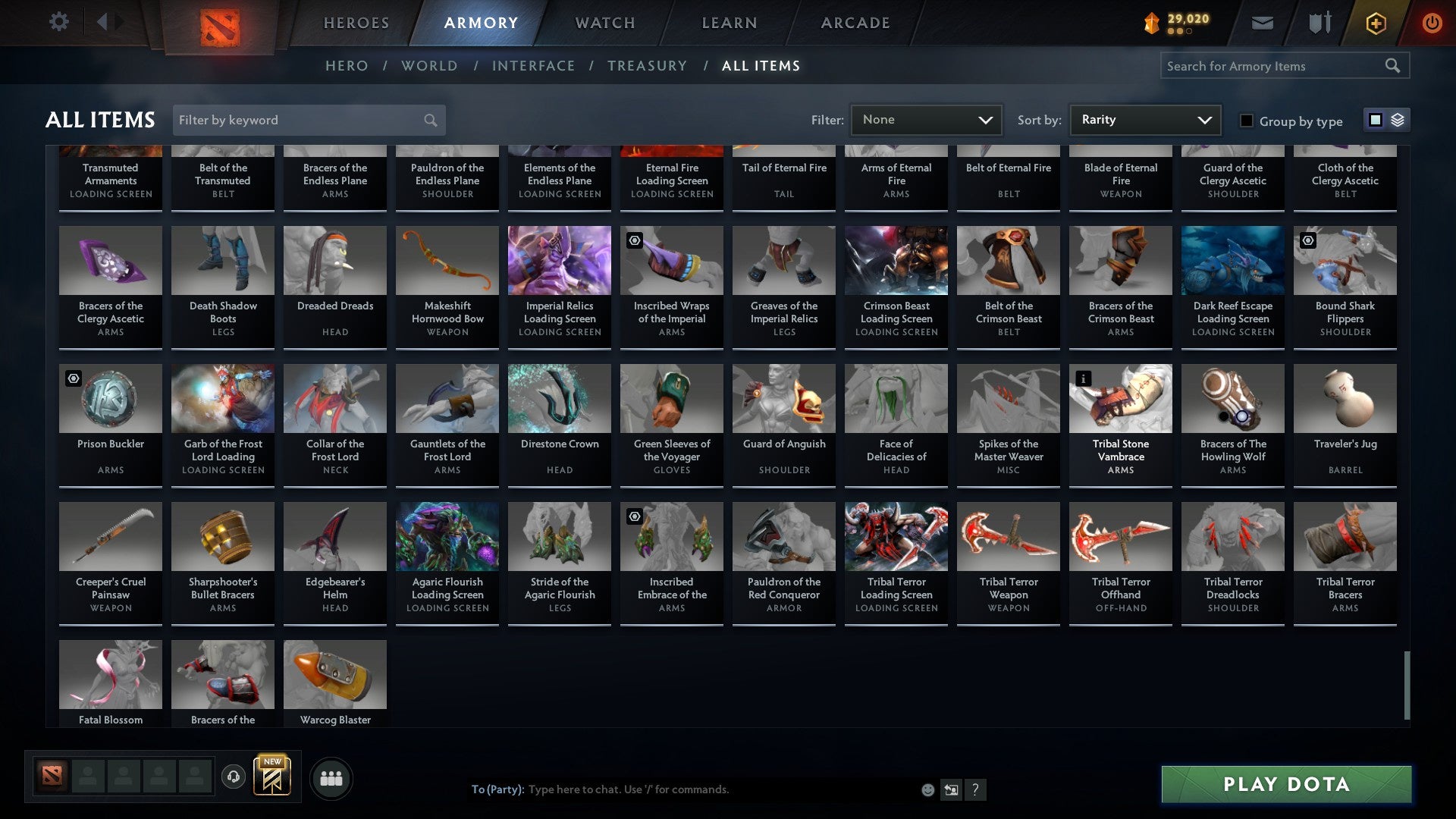Open the Filter dropdown showing None
Viewport: 1456px width, 819px height.
pos(926,119)
